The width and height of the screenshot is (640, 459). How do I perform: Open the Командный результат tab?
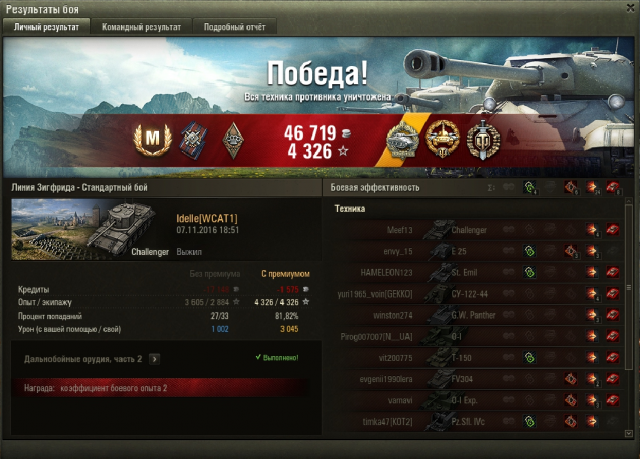click(x=141, y=27)
